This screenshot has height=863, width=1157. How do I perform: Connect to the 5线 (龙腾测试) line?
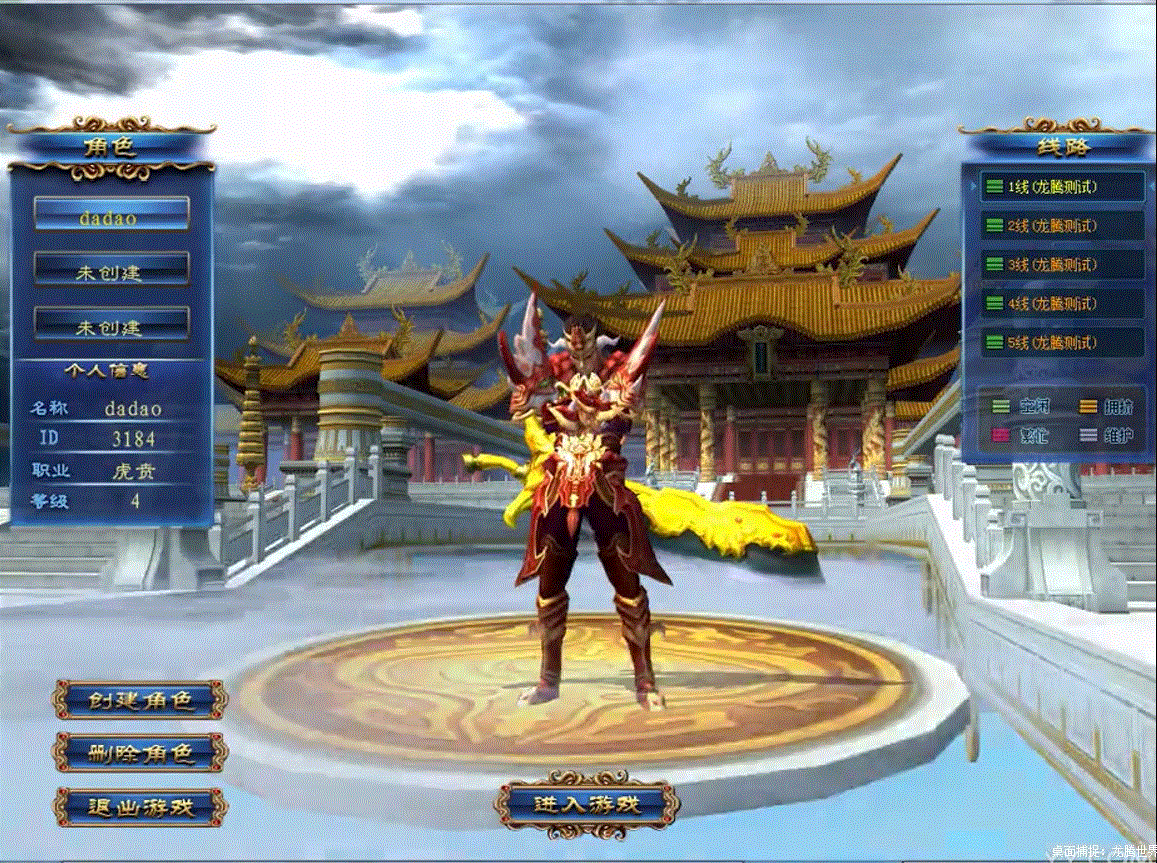click(1061, 343)
